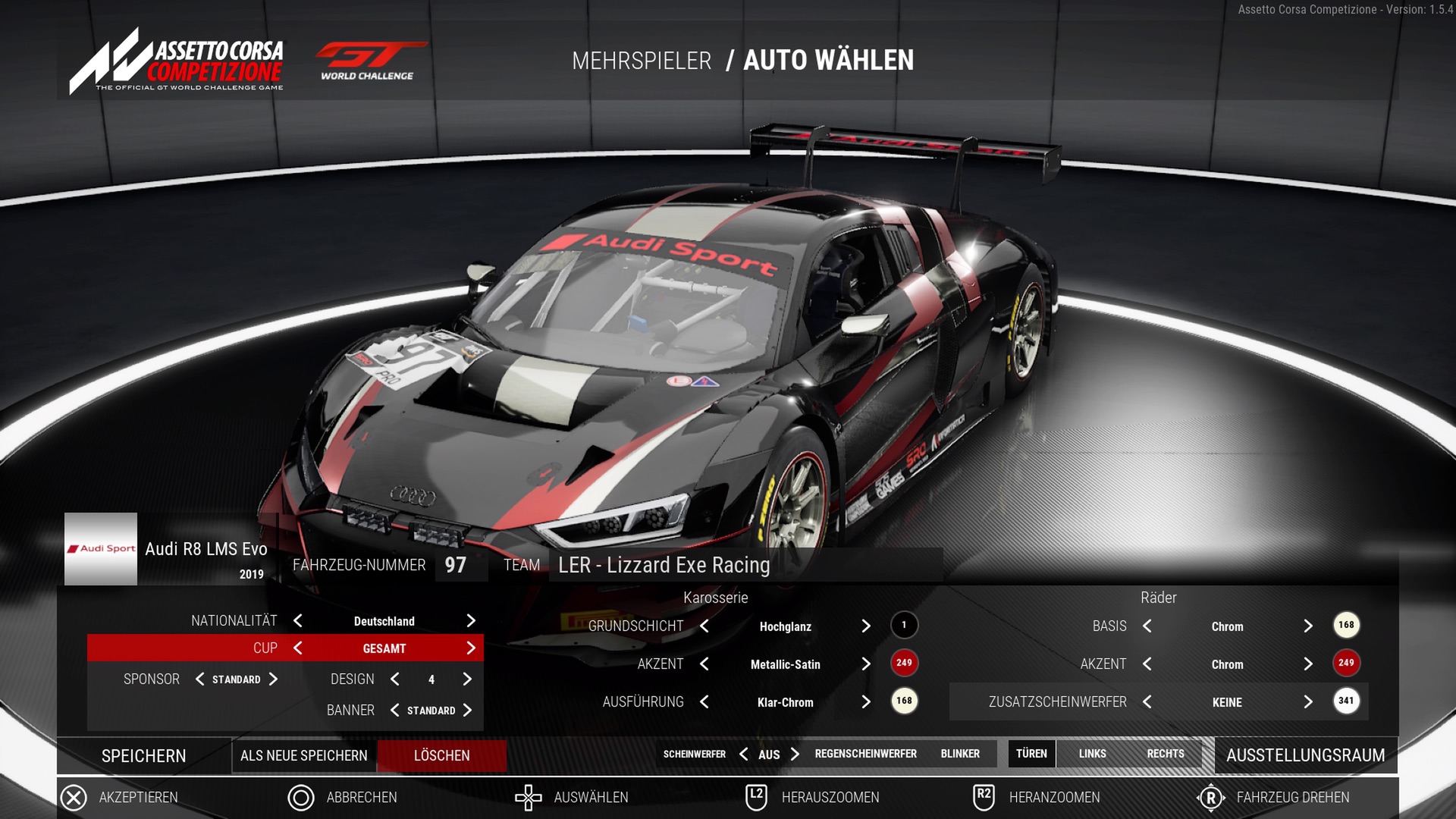Viewport: 1456px width, 819px height.
Task: Pick the Räder Basis color swatch 168
Action: coord(1346,626)
